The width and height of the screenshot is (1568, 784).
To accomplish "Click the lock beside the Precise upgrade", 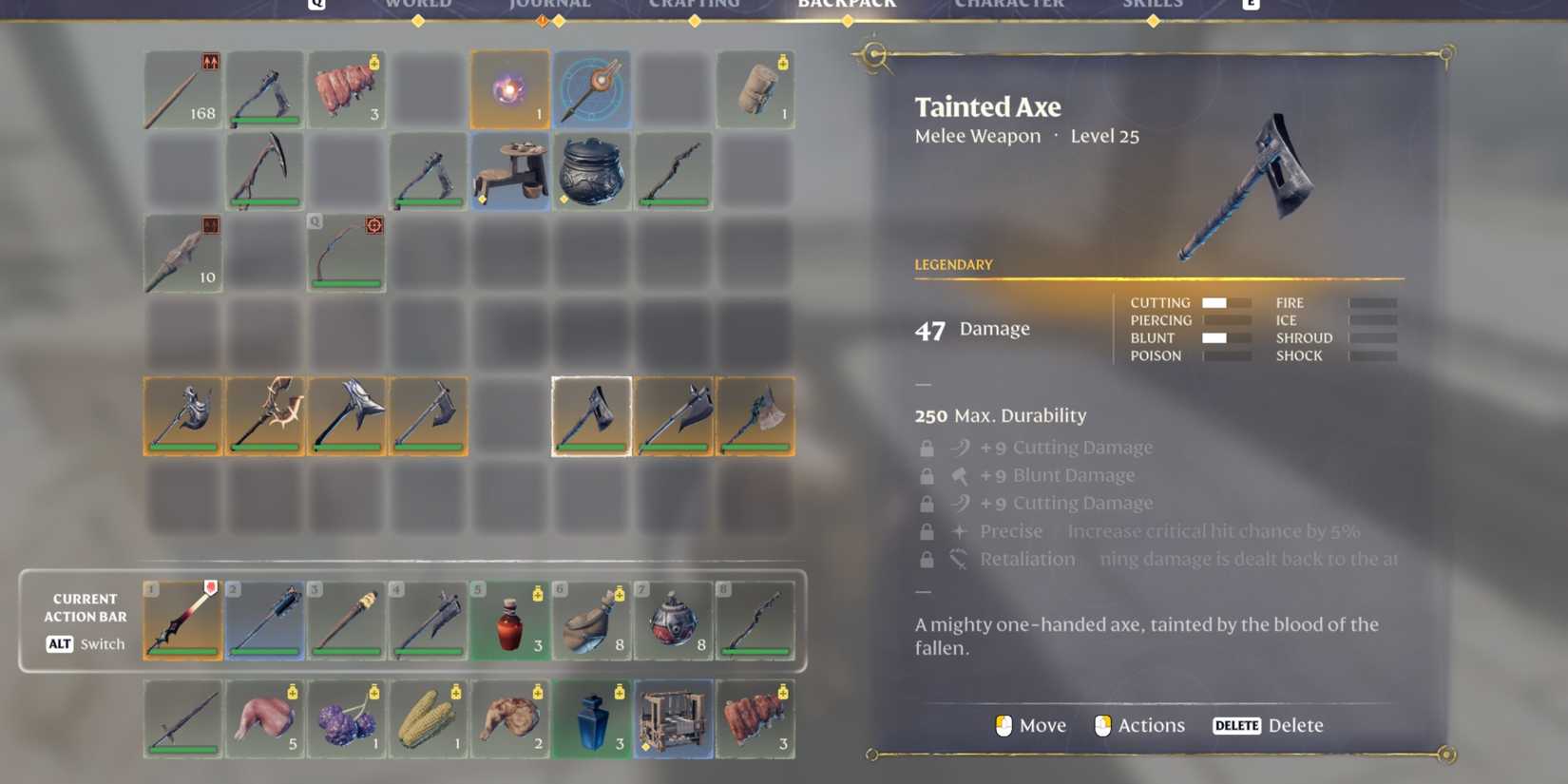I will tap(927, 531).
